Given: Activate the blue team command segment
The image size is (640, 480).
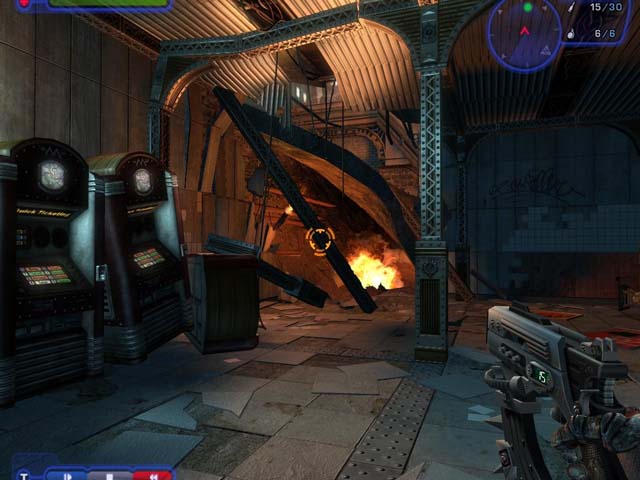Looking at the screenshot, I should (67, 475).
